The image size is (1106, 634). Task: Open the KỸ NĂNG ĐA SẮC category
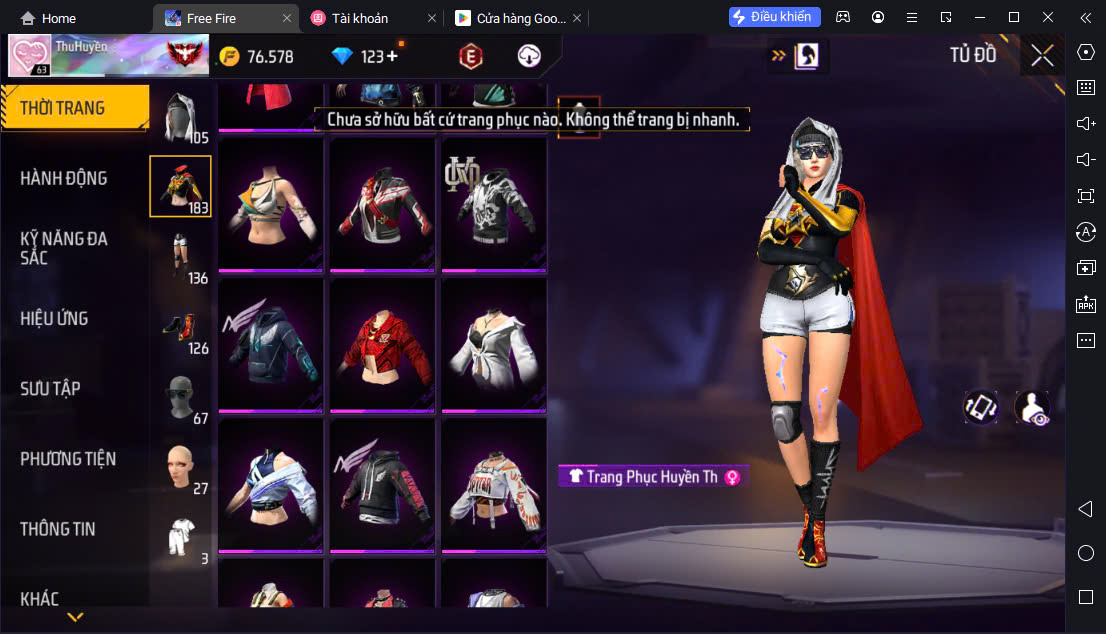pyautogui.click(x=64, y=248)
